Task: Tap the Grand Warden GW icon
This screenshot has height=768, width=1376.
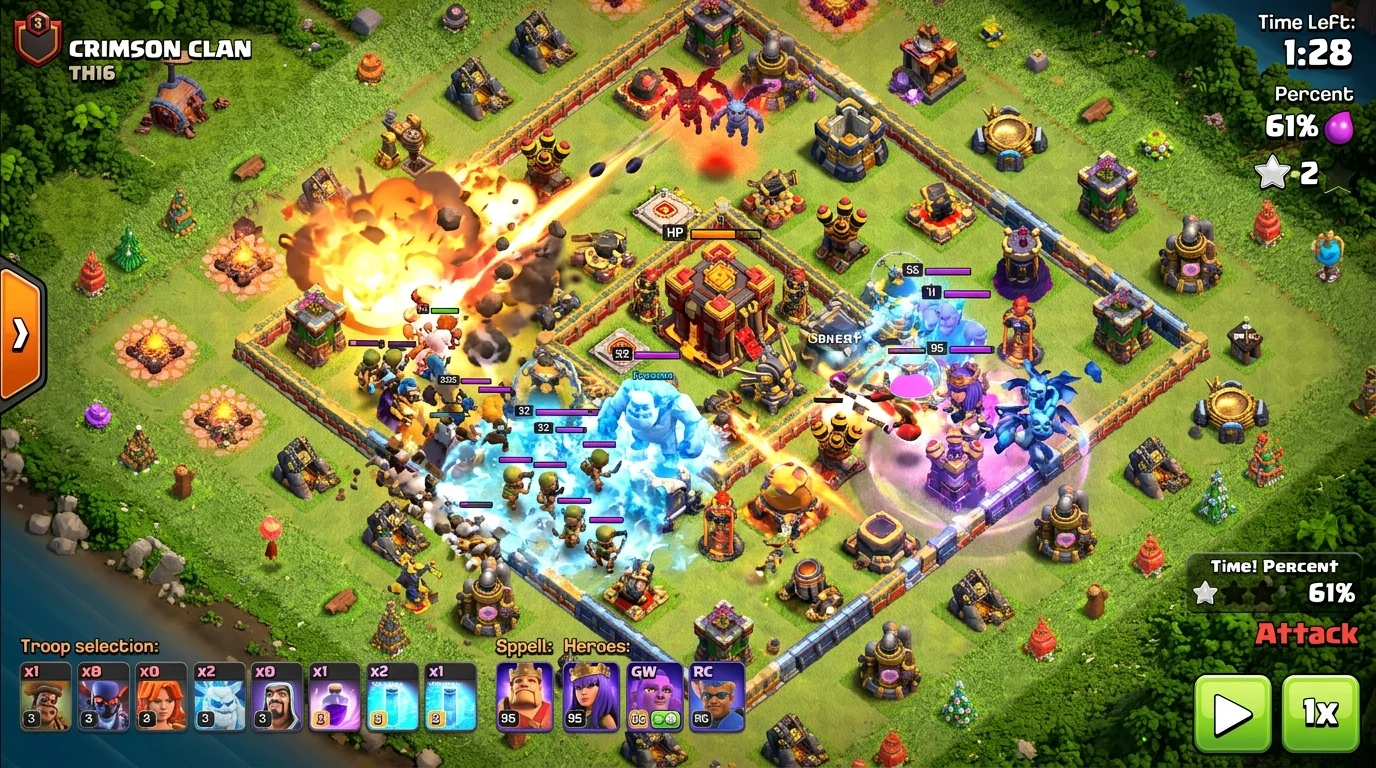Action: pyautogui.click(x=657, y=698)
